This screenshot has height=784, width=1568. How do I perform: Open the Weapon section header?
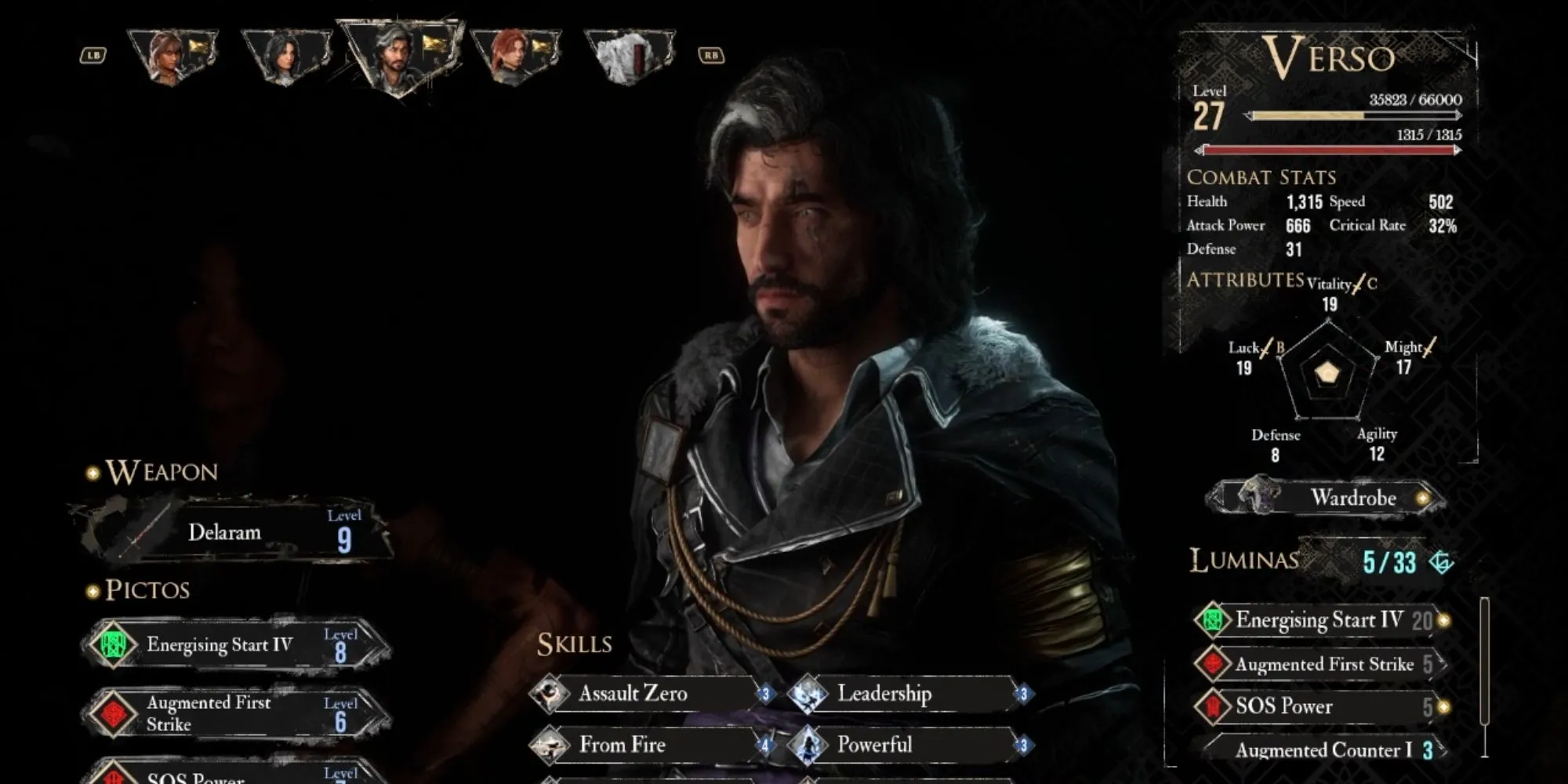click(161, 472)
